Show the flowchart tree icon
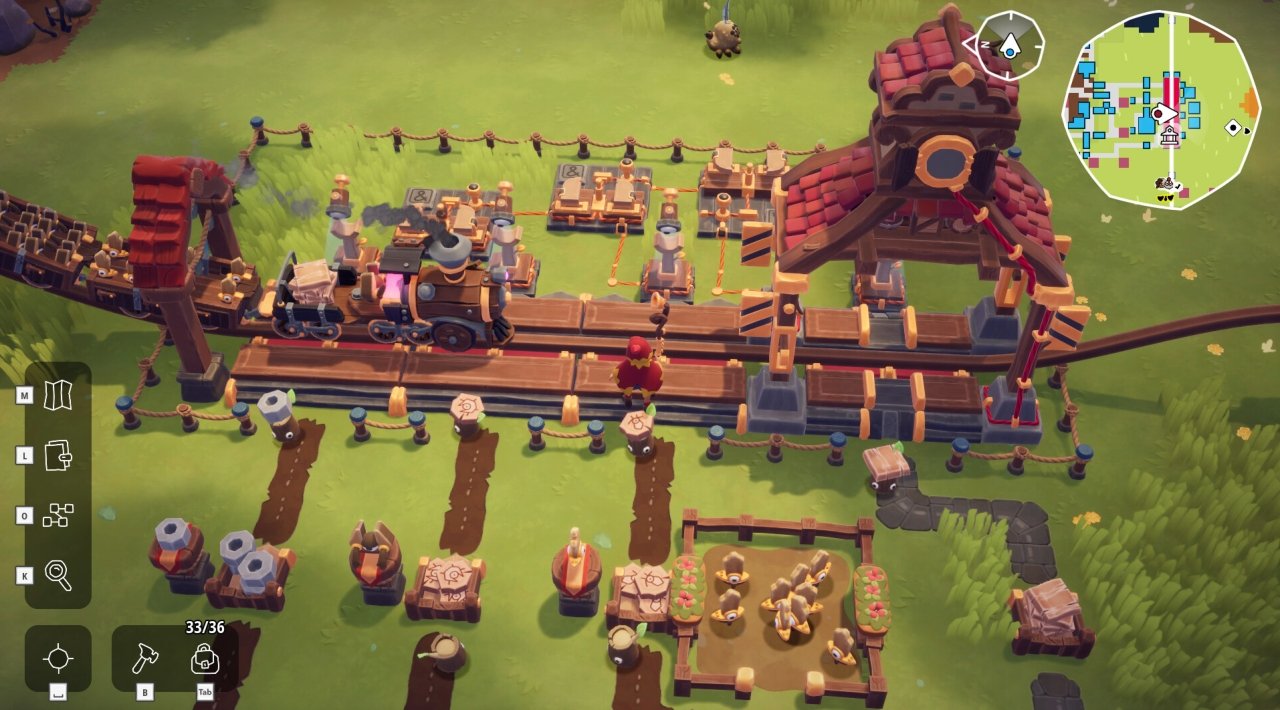 58,516
